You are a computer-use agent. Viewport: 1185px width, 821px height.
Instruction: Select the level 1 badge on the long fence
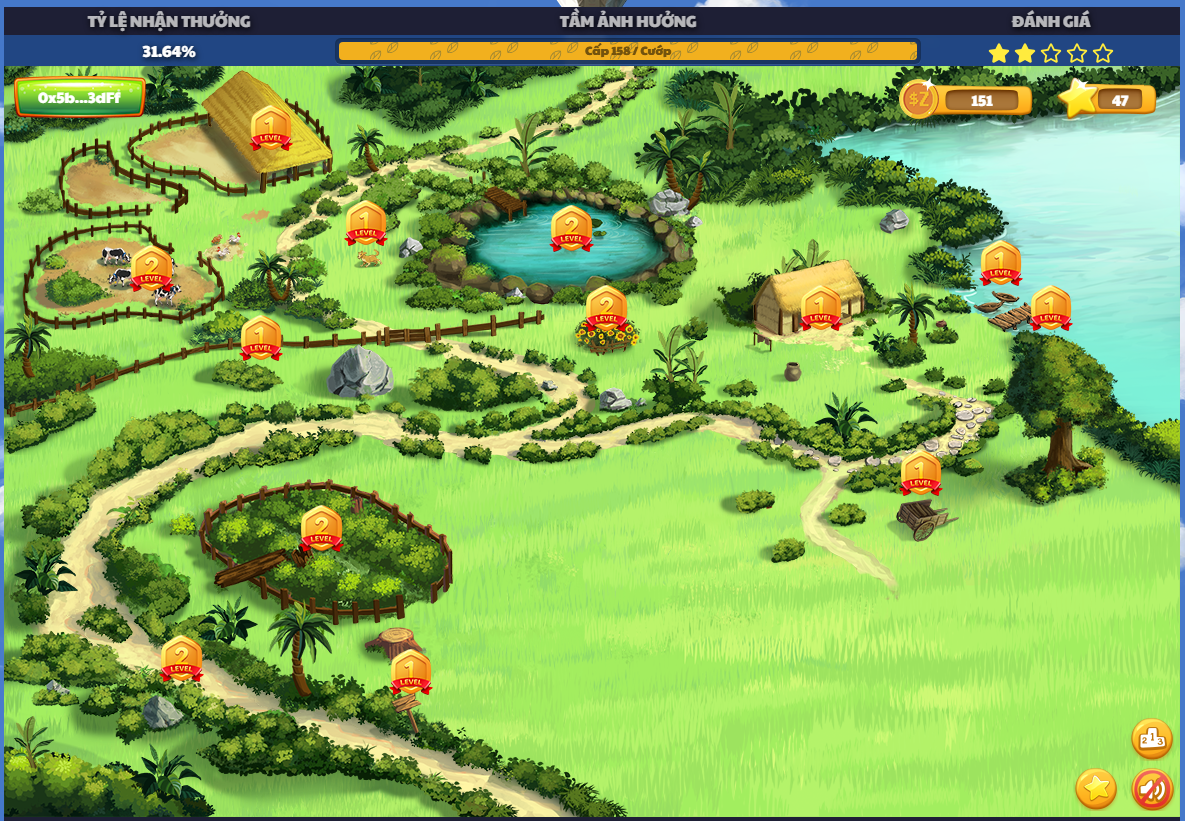261,339
